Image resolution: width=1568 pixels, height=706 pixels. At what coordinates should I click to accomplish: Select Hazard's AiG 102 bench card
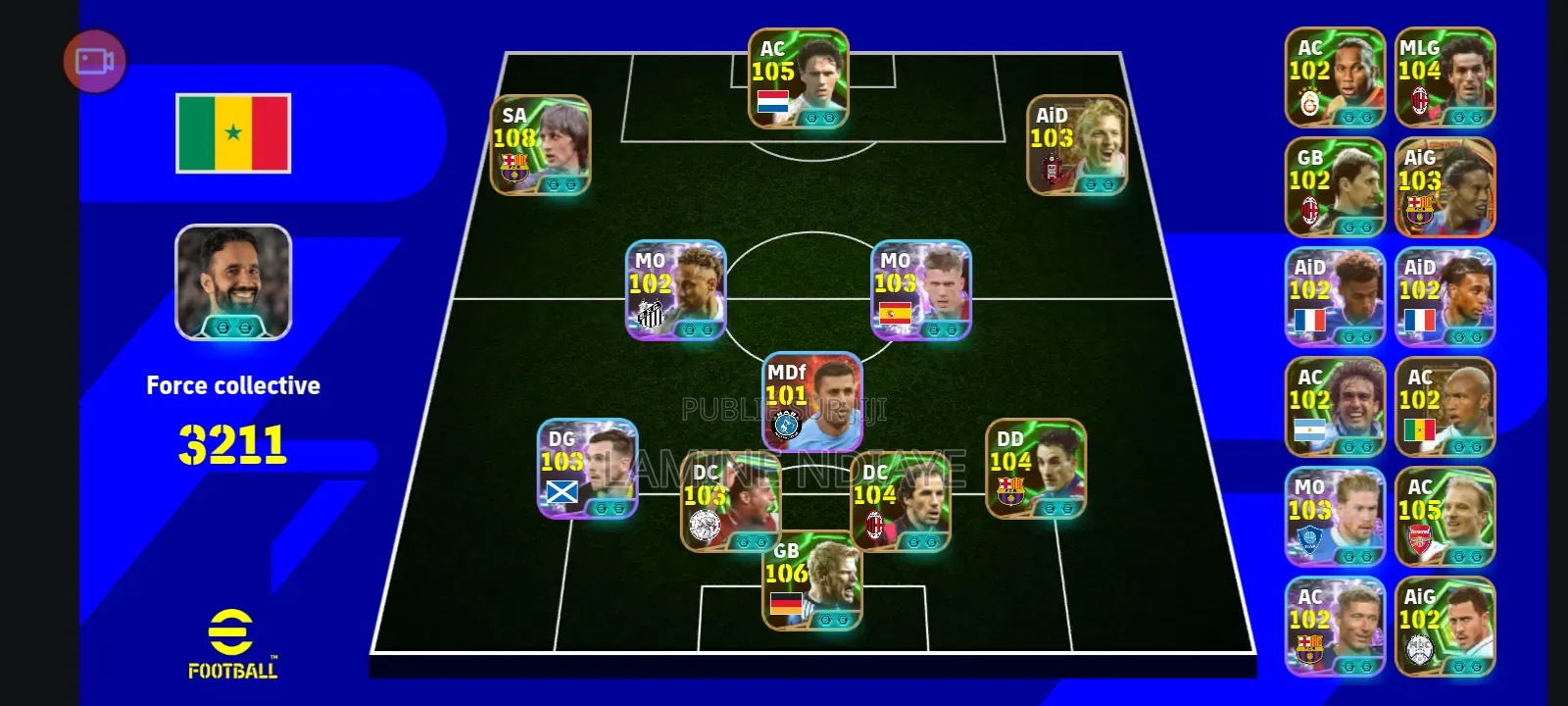coord(1445,625)
